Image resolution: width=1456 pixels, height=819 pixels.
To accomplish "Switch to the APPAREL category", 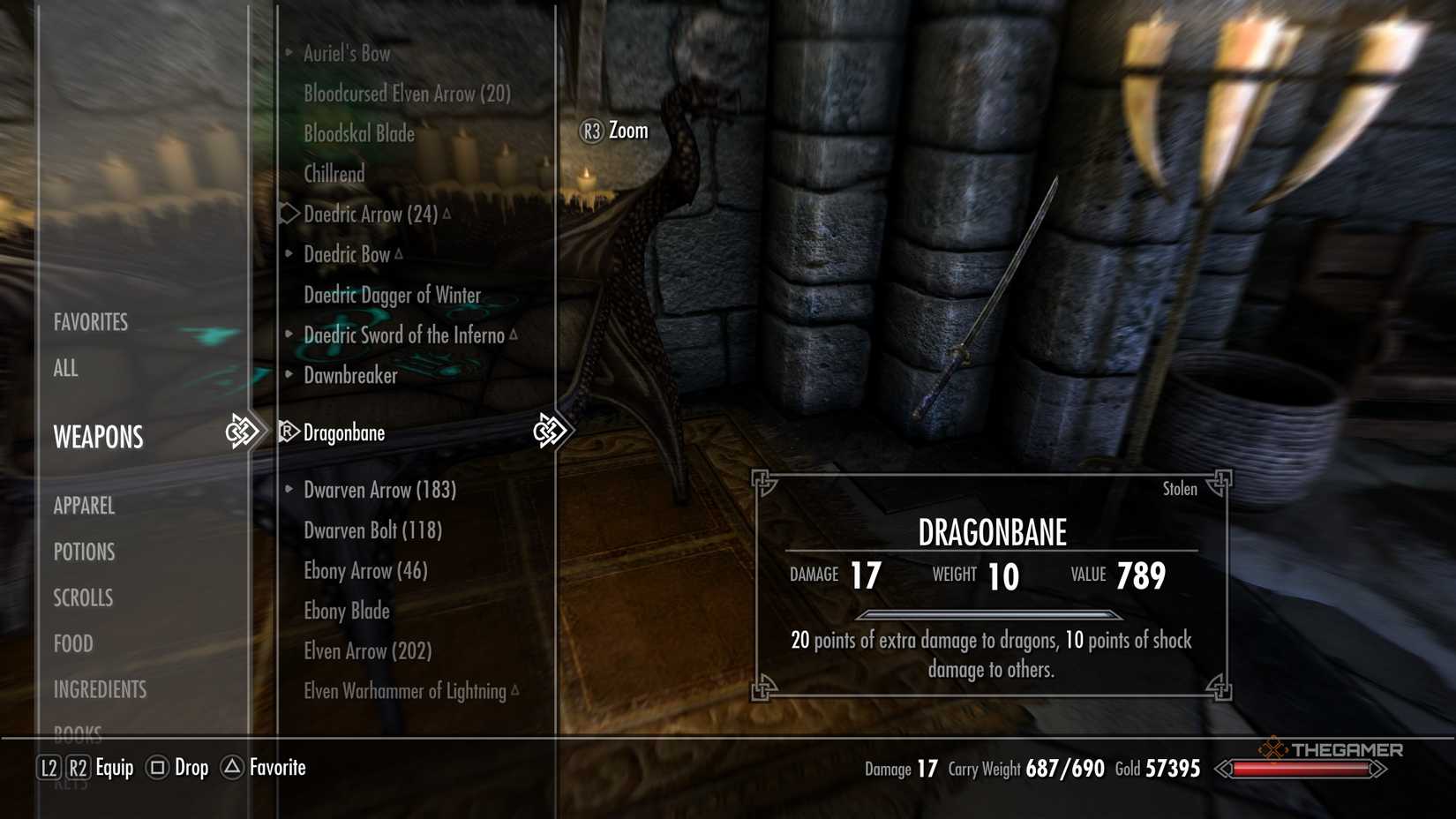I will click(x=84, y=506).
